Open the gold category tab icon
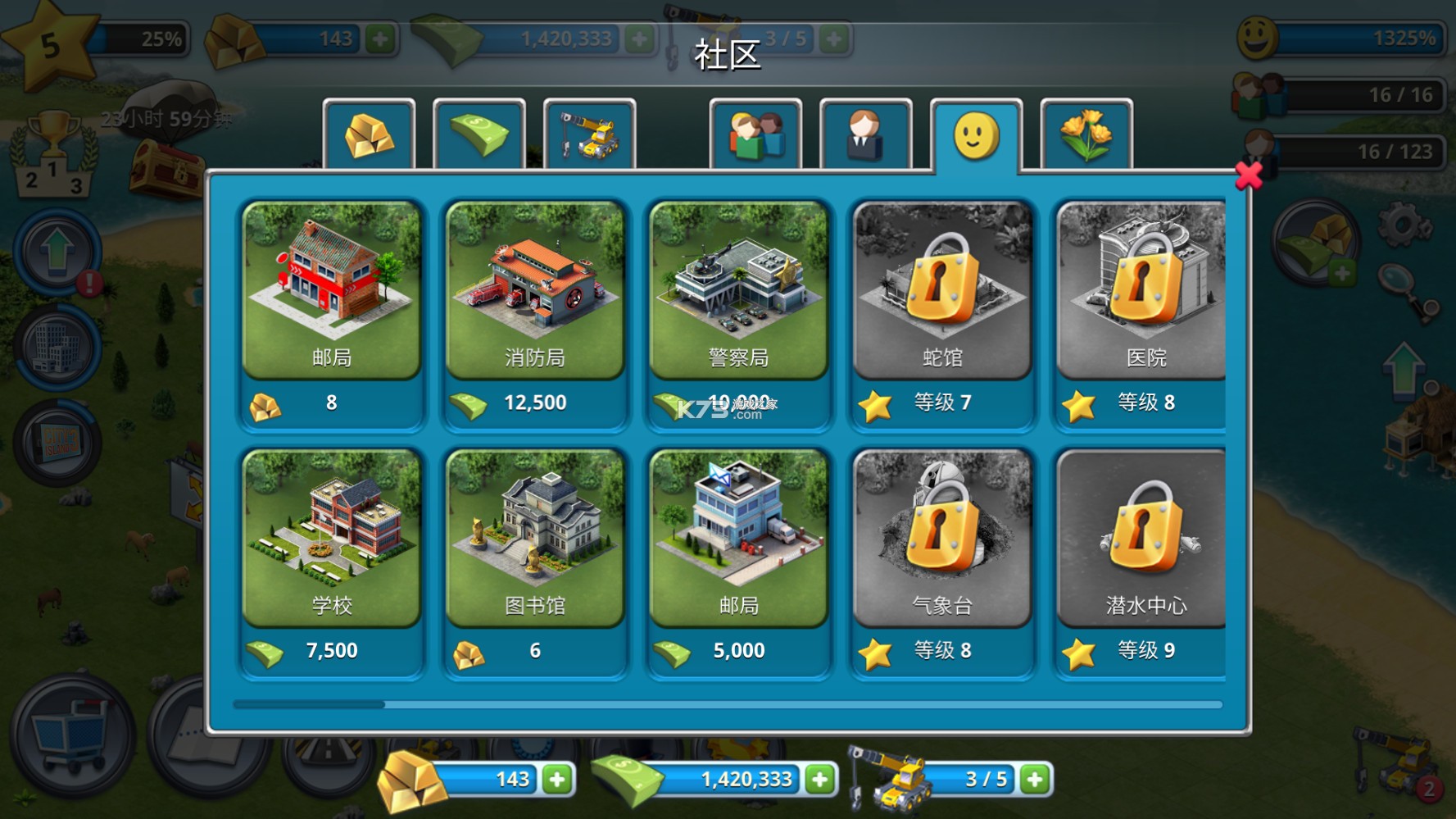Screen dimensions: 1456x819 [370, 135]
